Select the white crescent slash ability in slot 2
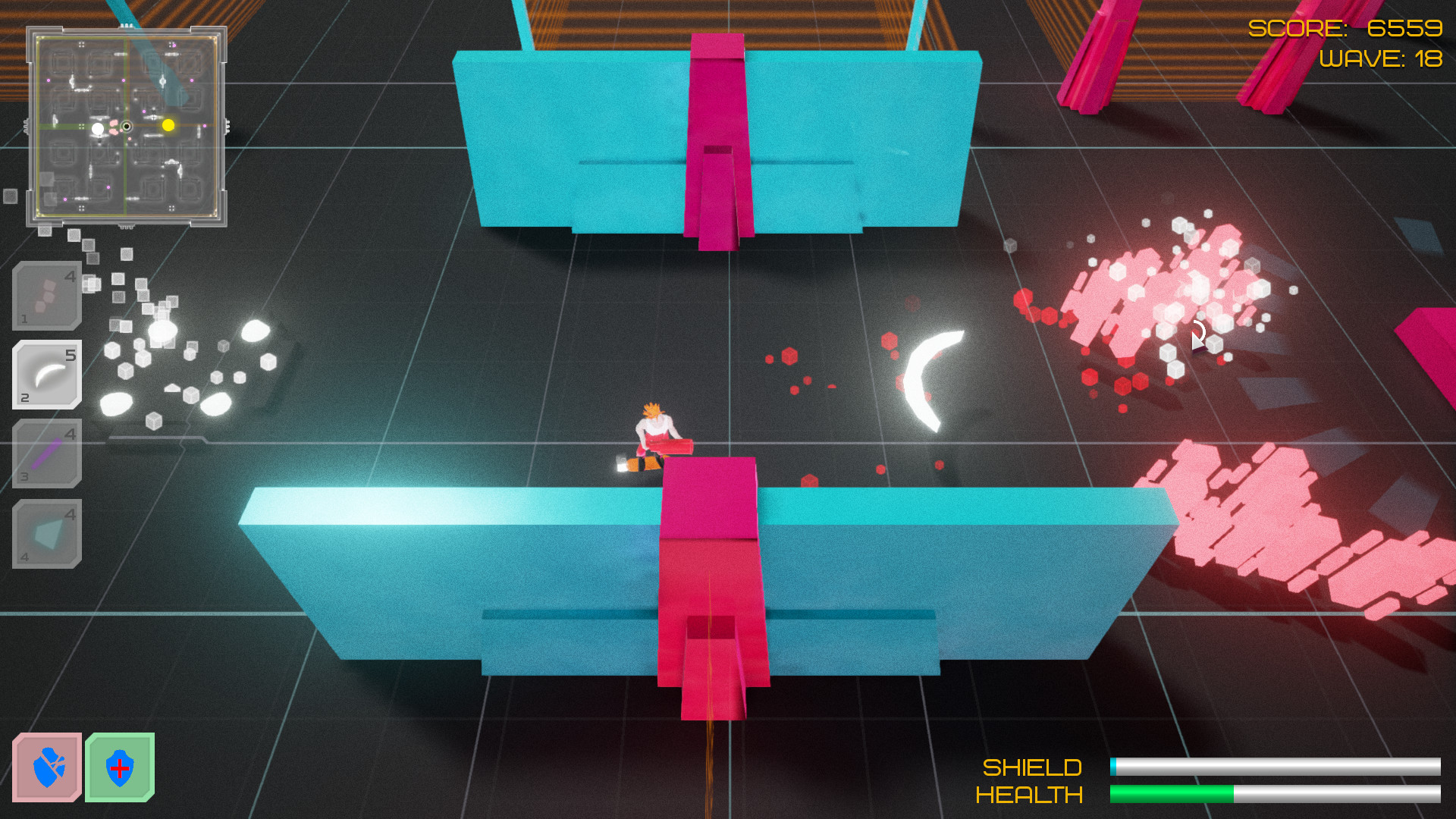Viewport: 1456px width, 819px height. point(45,375)
